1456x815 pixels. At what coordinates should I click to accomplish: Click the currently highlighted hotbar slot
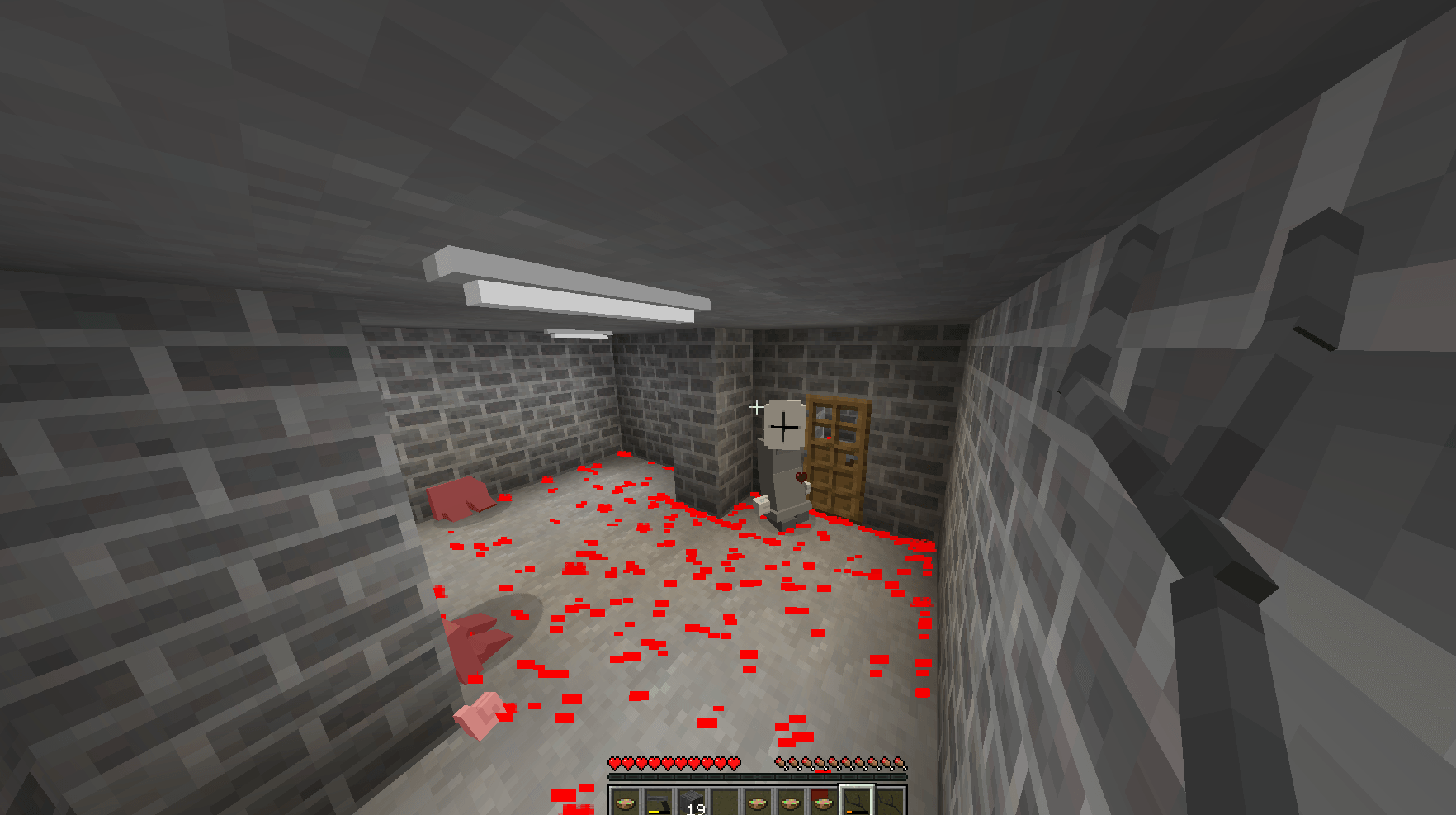coord(858,801)
